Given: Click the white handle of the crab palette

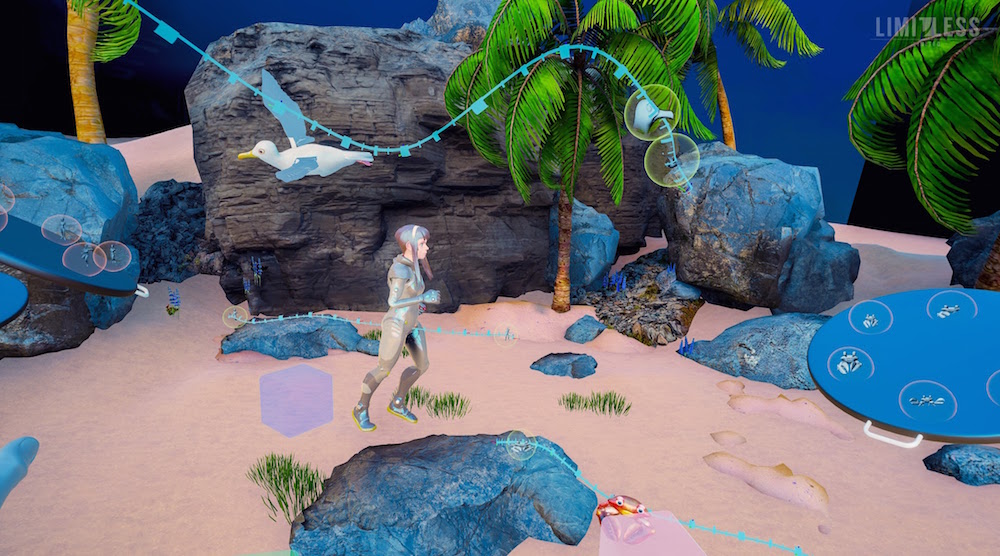Looking at the screenshot, I should pyautogui.click(x=892, y=435).
